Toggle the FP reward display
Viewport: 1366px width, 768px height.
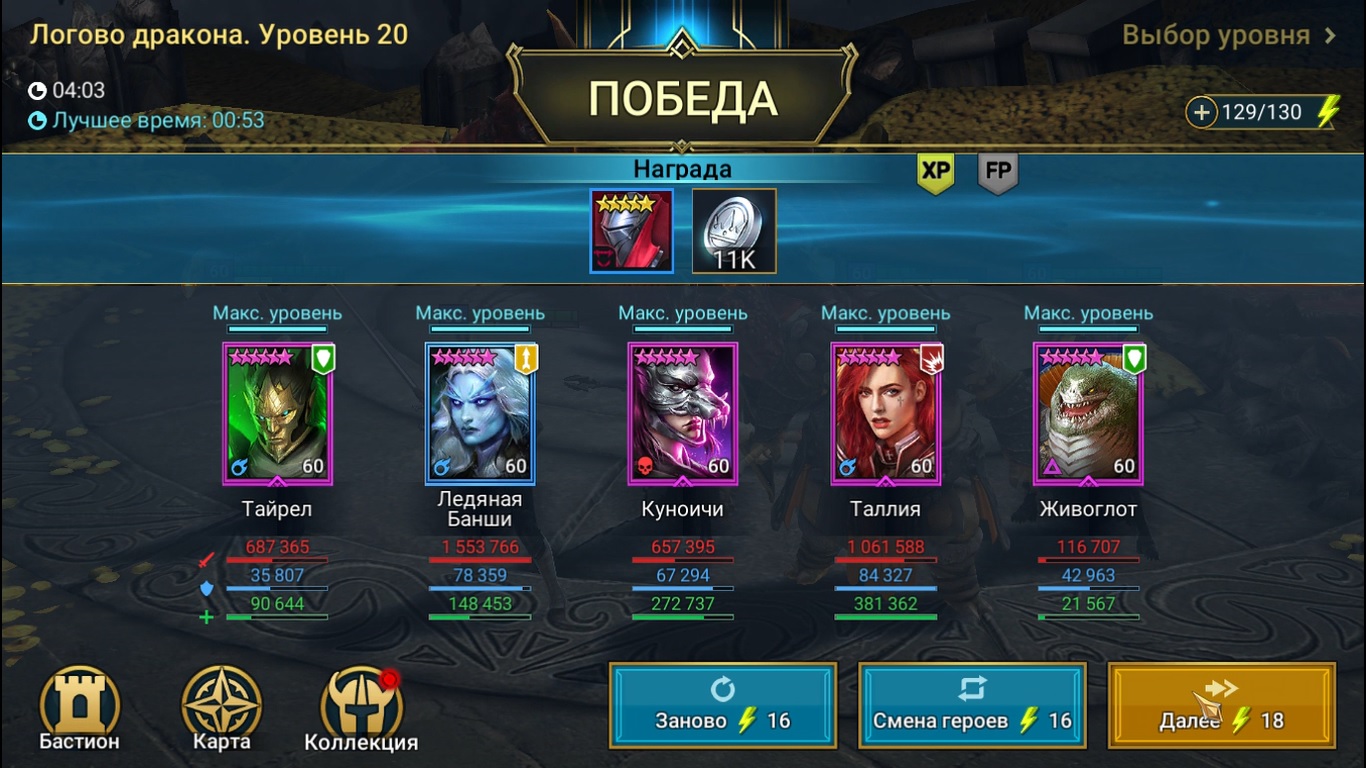[x=996, y=172]
